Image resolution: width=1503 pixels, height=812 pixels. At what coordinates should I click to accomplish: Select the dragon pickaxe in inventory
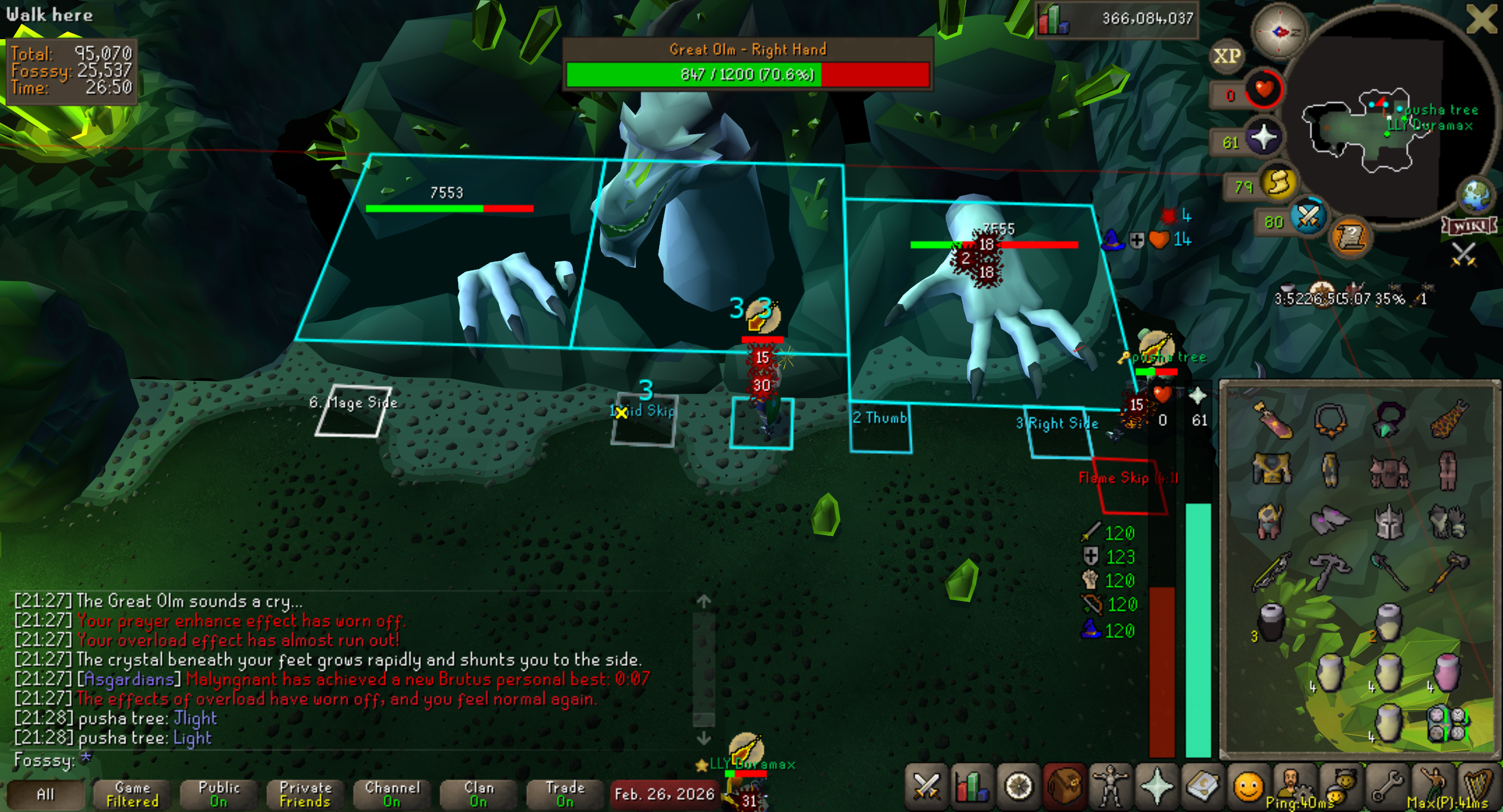tap(1329, 570)
